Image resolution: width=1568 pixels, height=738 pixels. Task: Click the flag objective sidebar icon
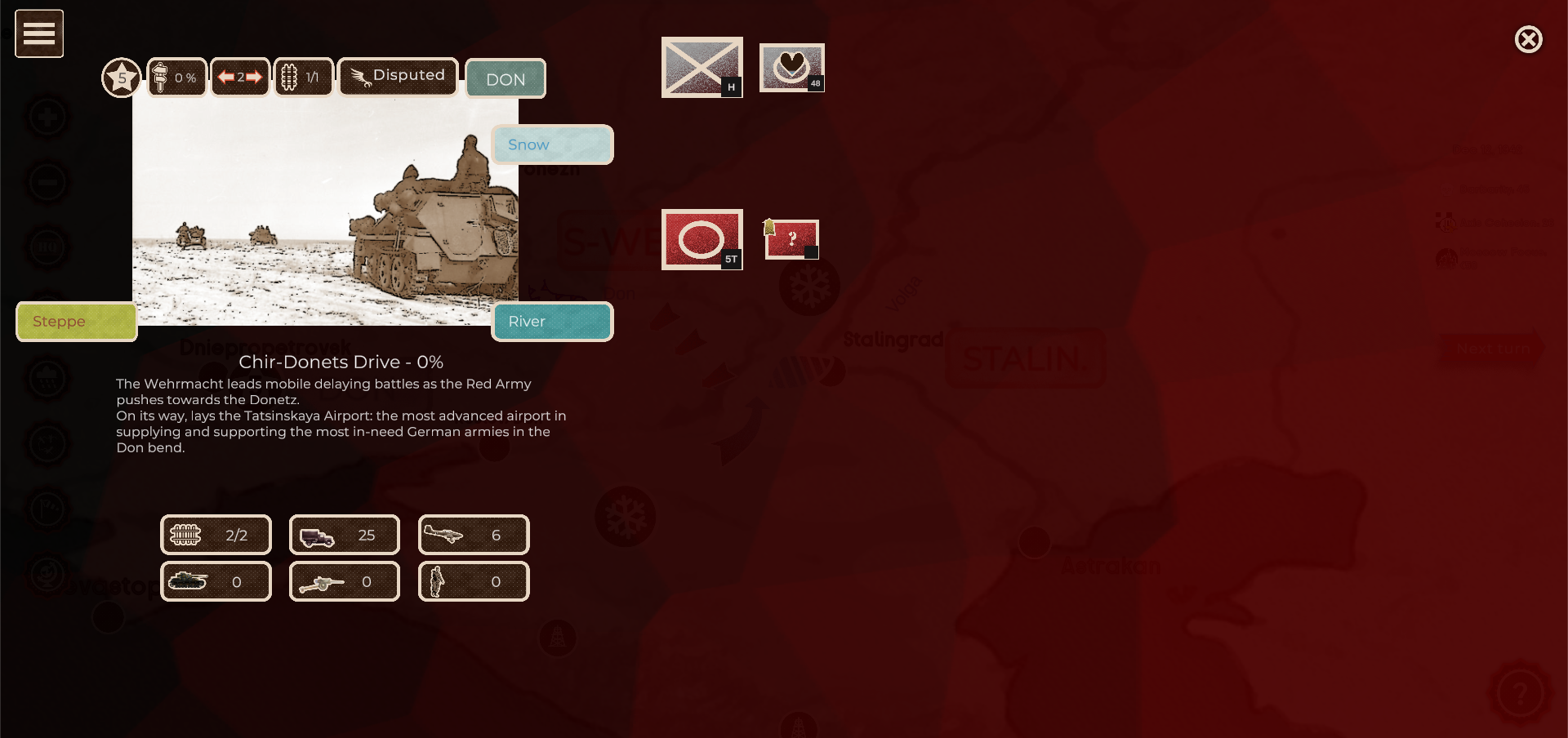pos(47,509)
